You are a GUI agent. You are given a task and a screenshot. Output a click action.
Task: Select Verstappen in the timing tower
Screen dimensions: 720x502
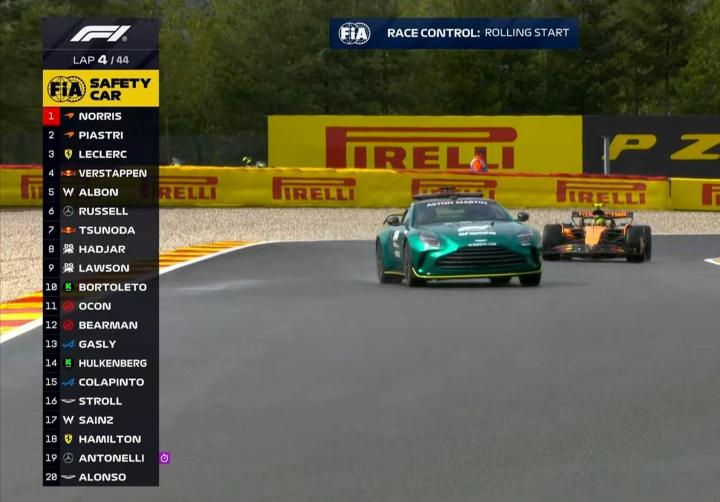tap(100, 173)
